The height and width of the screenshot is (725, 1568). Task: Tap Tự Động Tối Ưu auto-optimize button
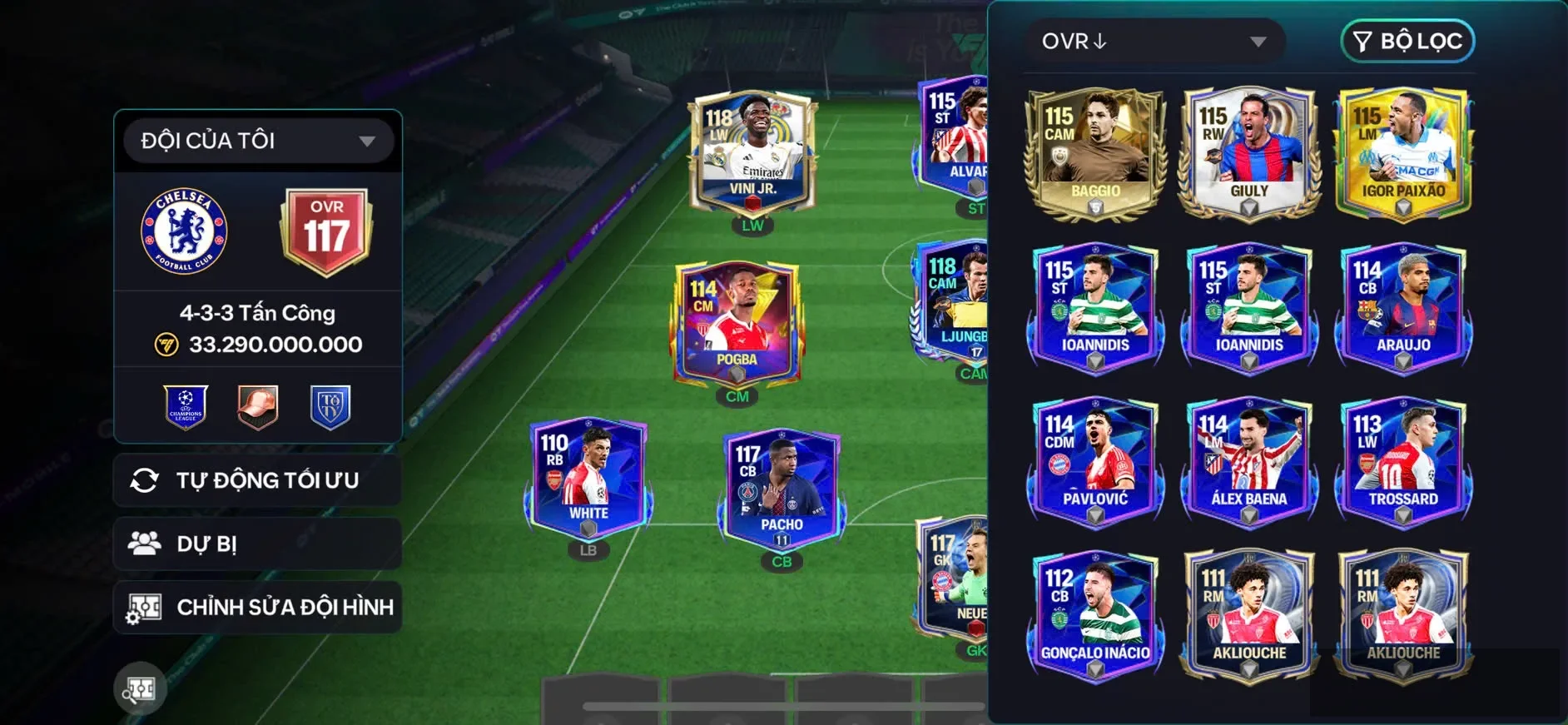pos(258,480)
